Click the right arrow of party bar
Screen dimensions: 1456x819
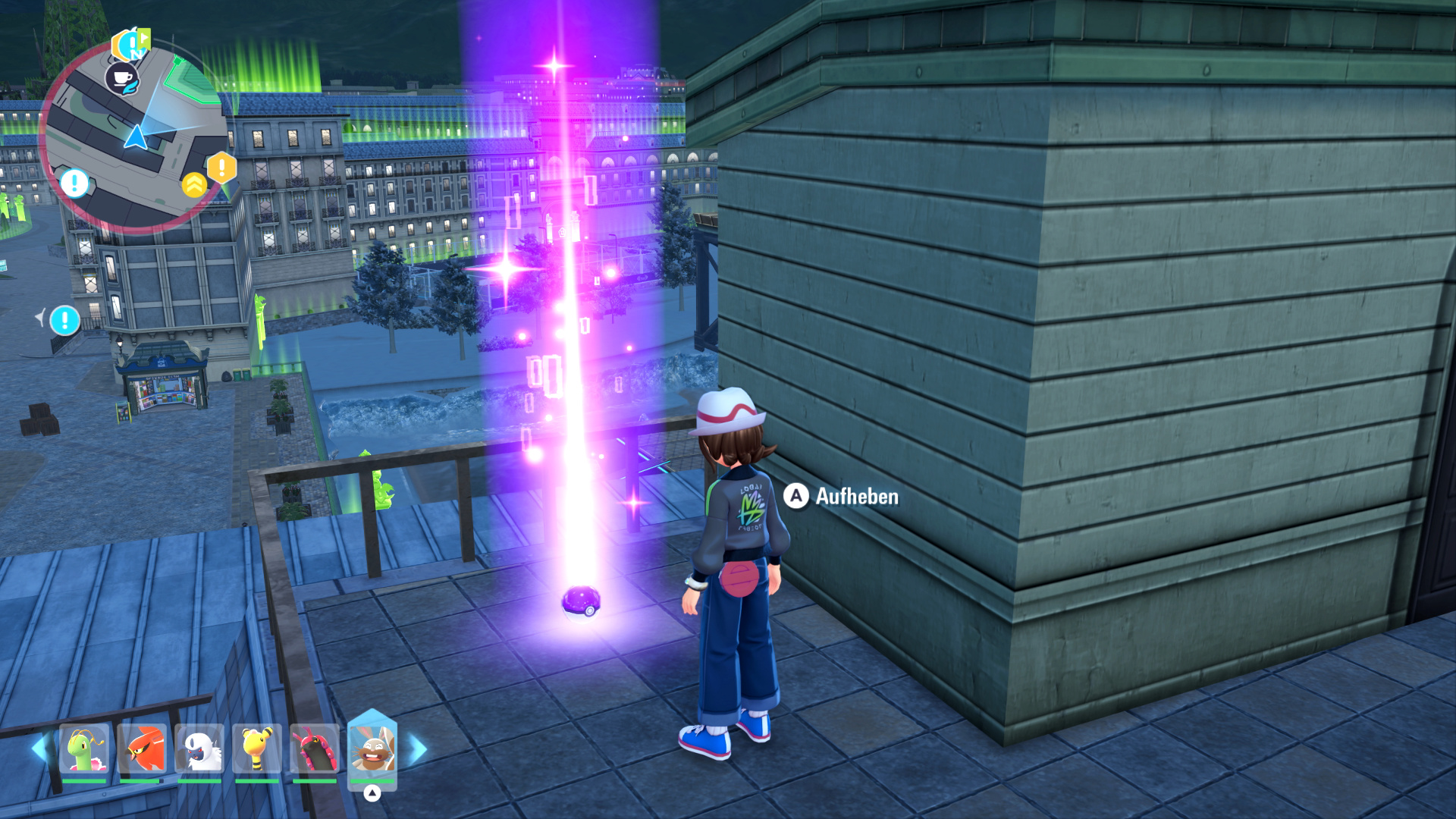pyautogui.click(x=418, y=749)
